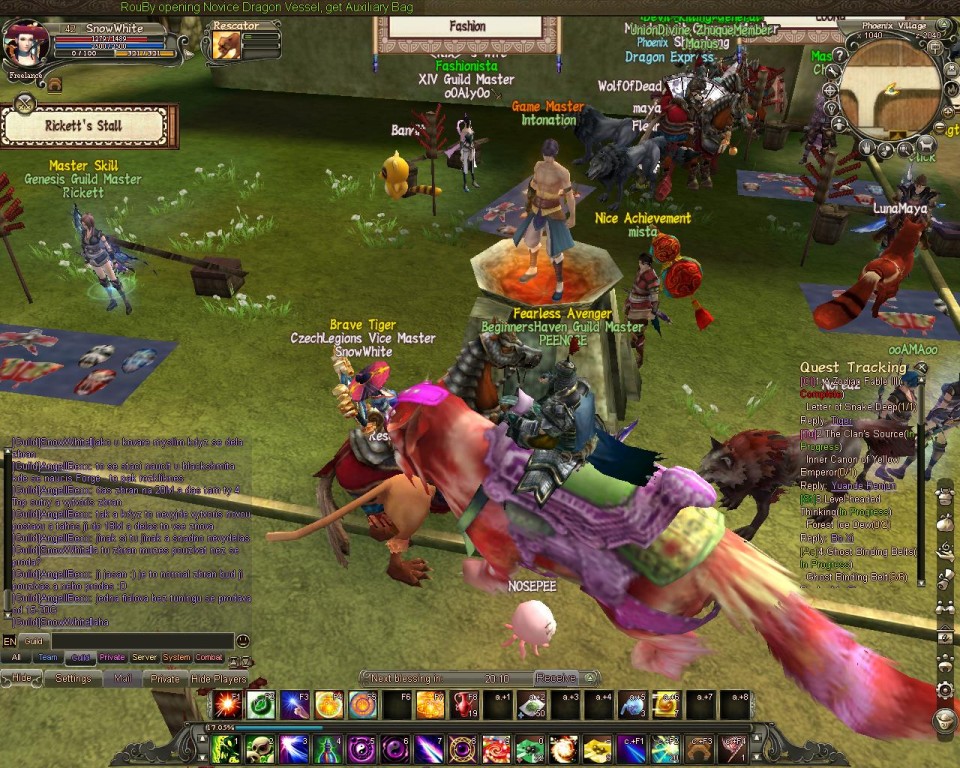Open the Mail button
The height and width of the screenshot is (768, 960).
pyautogui.click(x=122, y=678)
